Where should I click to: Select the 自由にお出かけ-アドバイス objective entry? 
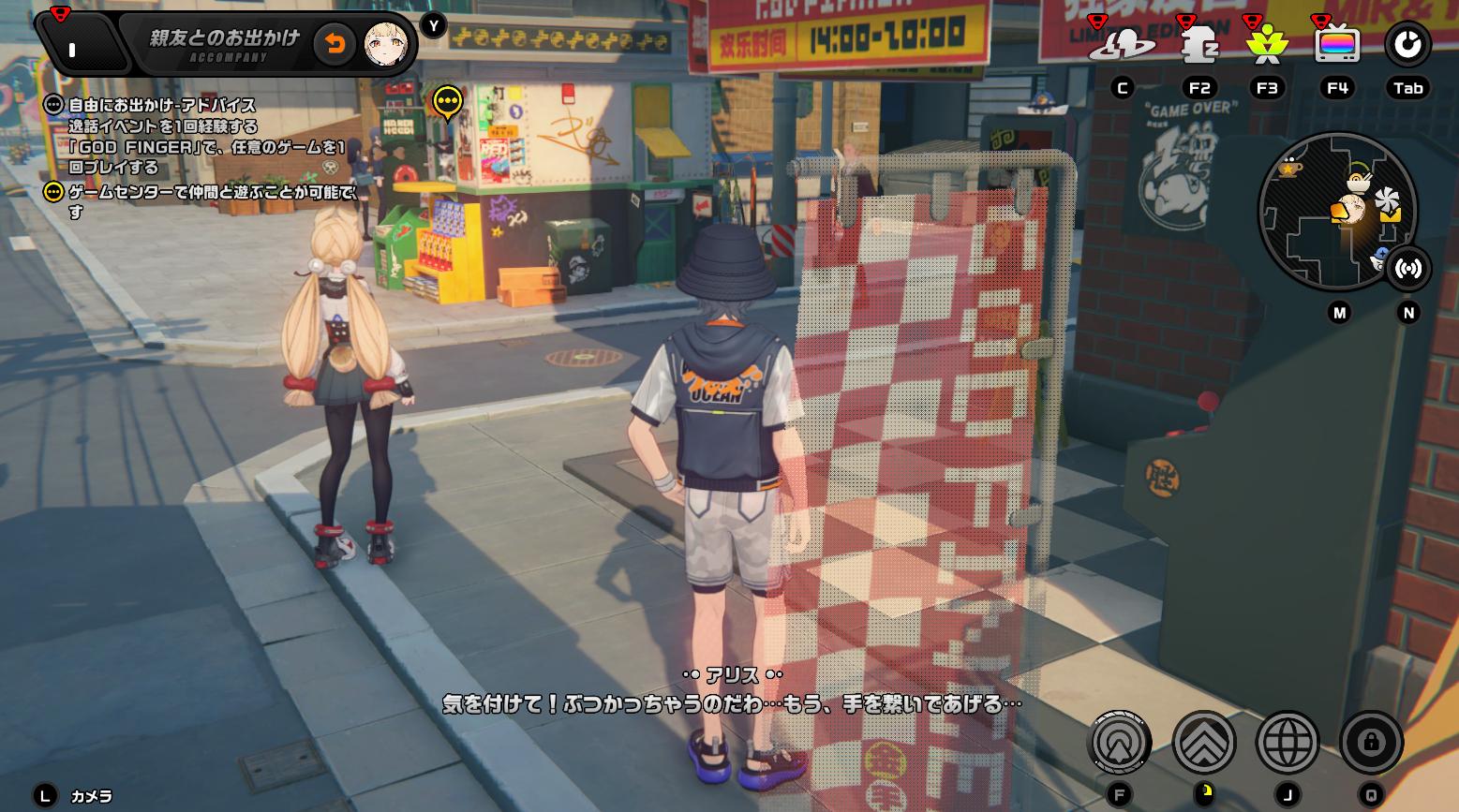[x=161, y=106]
